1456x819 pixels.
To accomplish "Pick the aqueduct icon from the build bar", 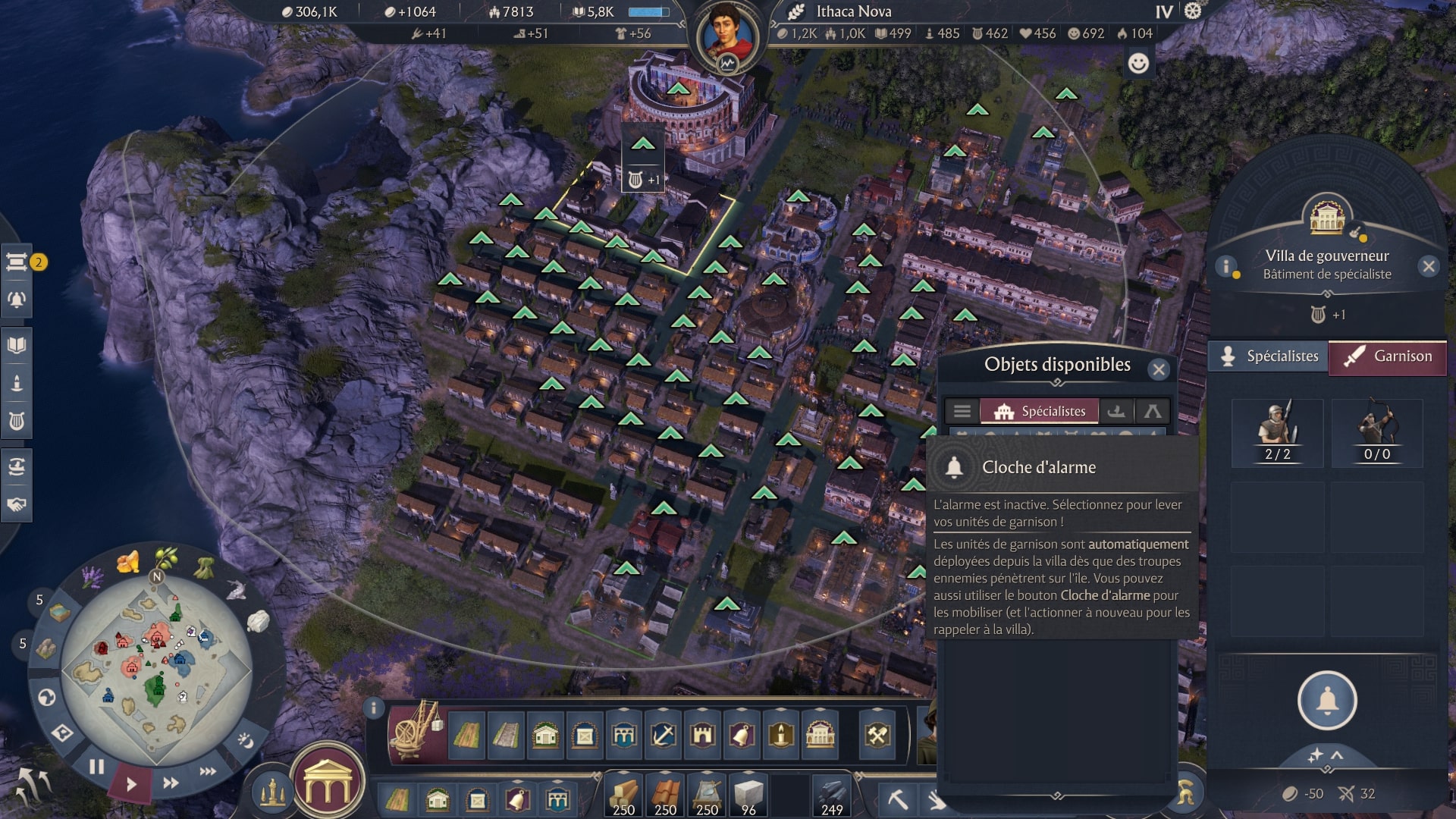I will click(623, 735).
